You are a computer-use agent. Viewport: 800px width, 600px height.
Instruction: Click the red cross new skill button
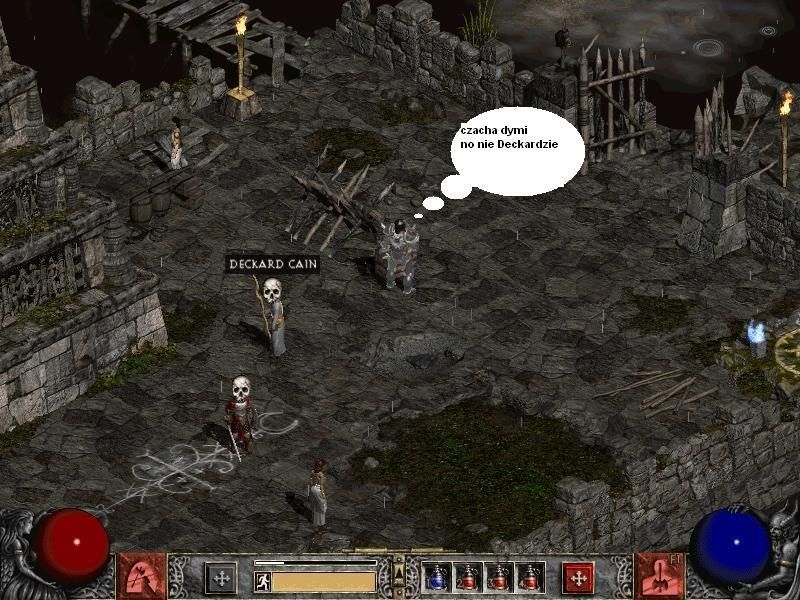[x=576, y=577]
